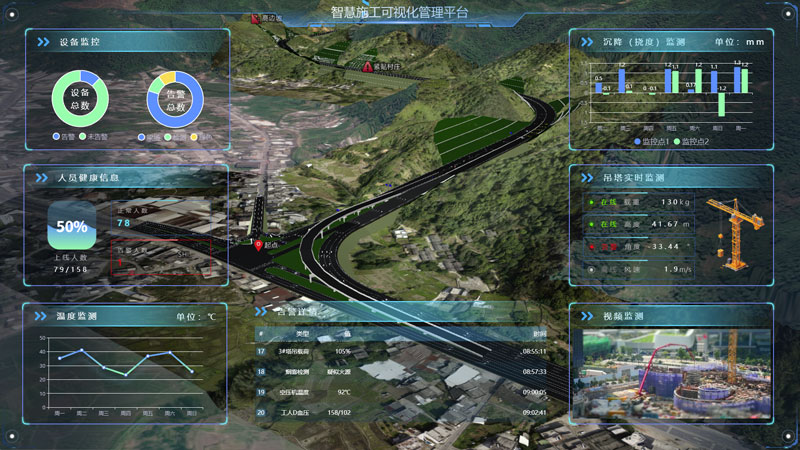Screen dimensions: 800x450
Task: Open the video monitoring camera feed
Action: click(x=670, y=371)
